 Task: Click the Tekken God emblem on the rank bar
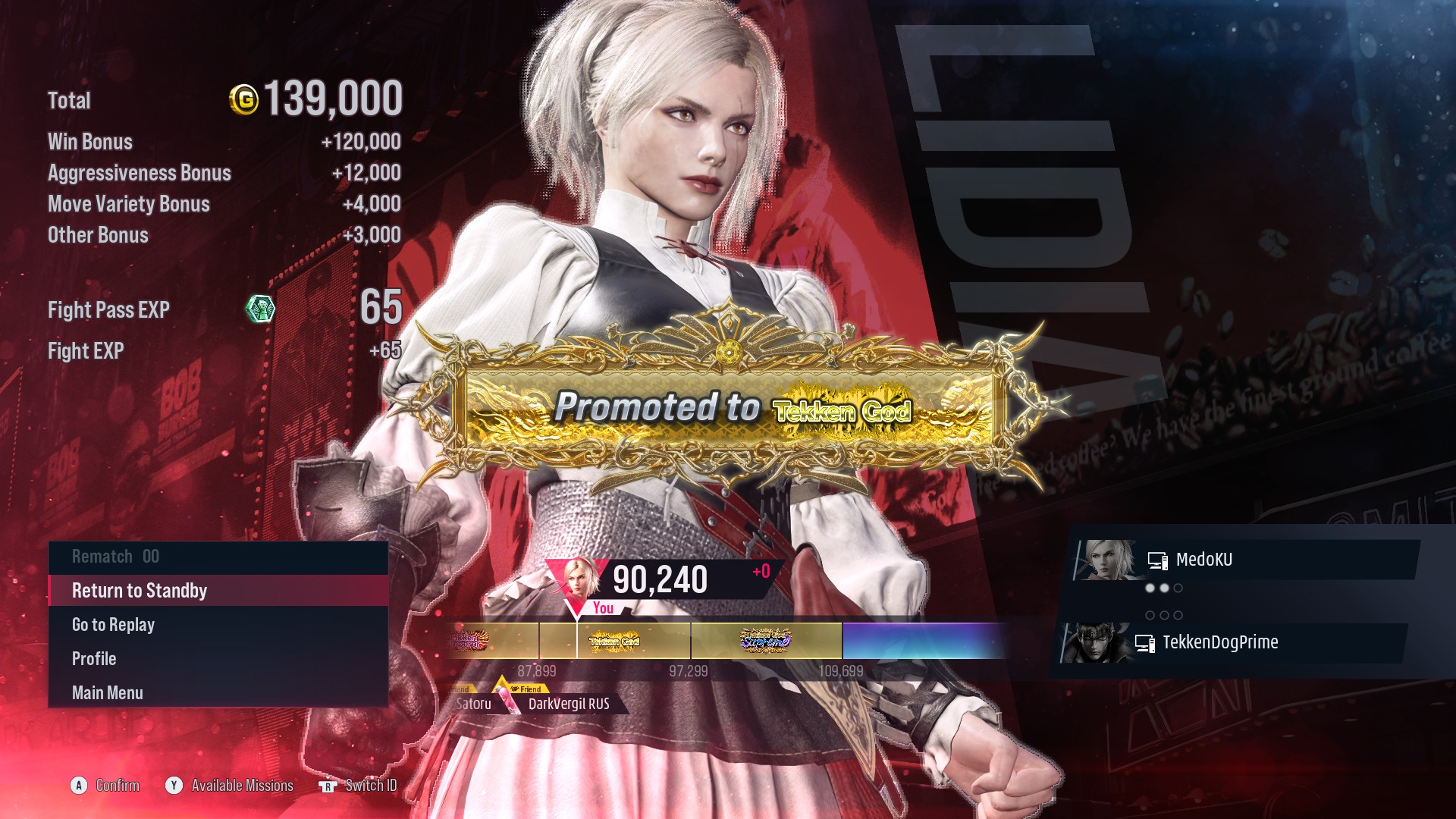coord(614,641)
